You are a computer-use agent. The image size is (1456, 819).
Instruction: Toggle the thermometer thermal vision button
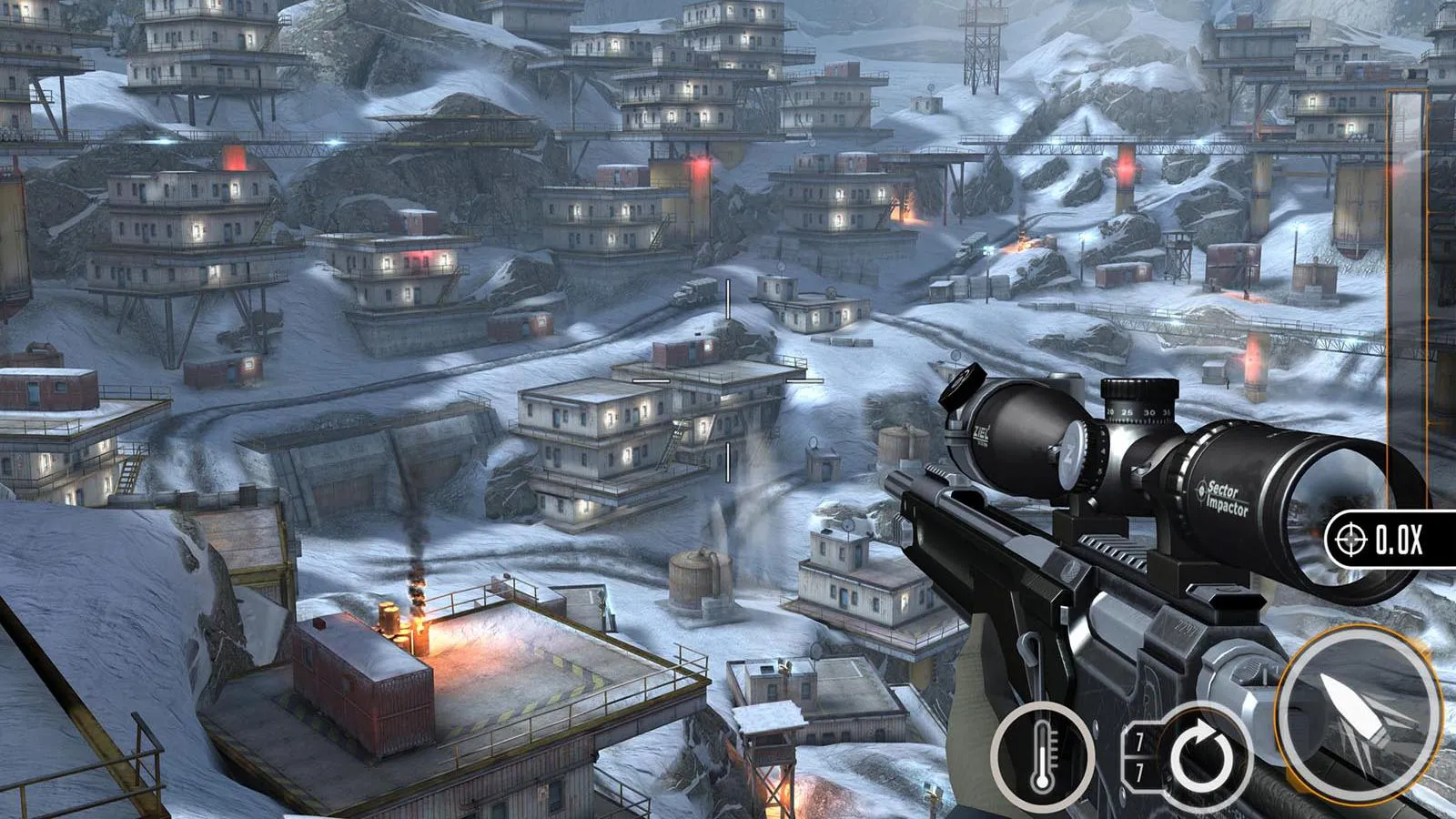click(1043, 754)
